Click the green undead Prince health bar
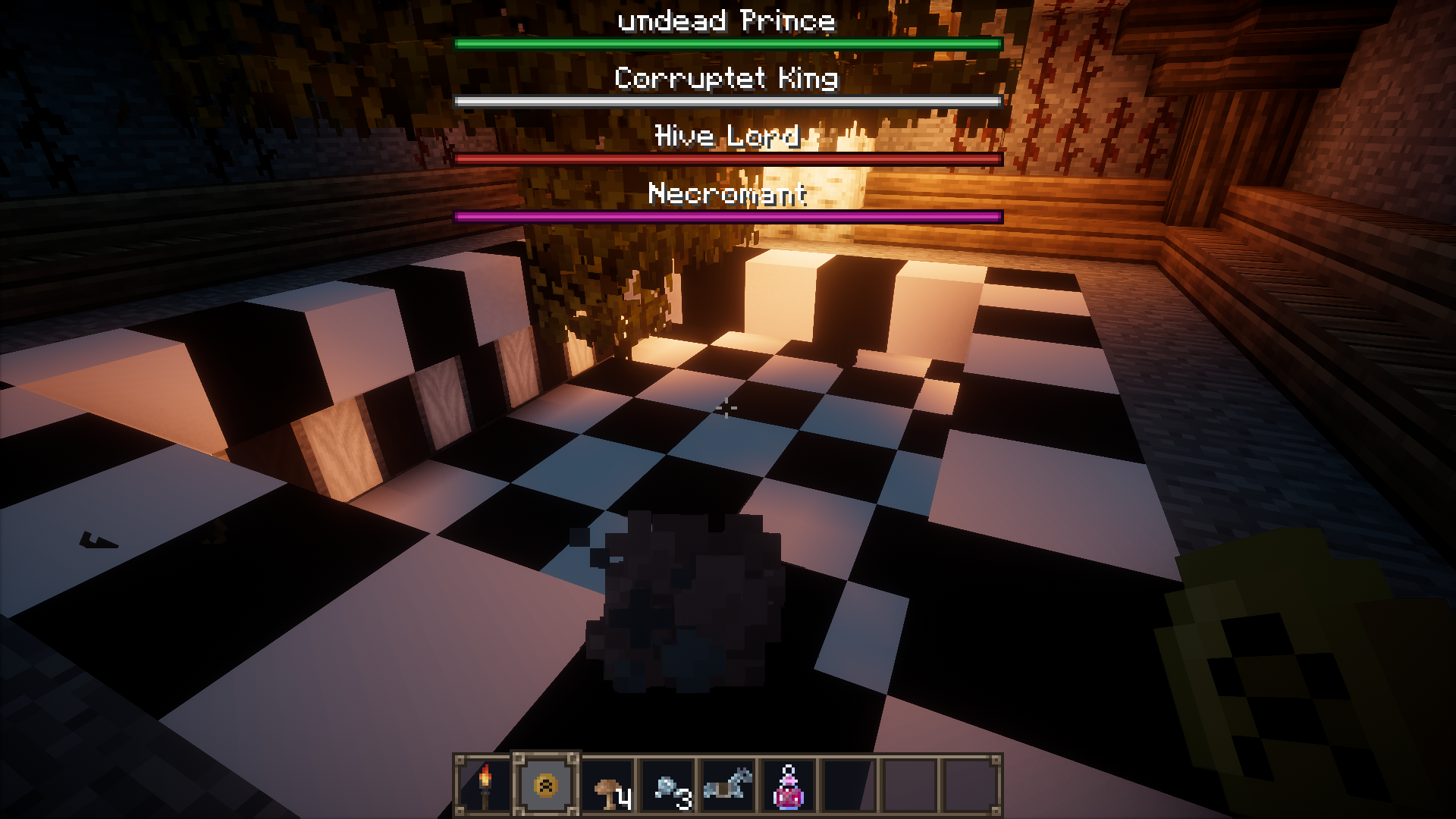This screenshot has width=1456, height=819. (726, 44)
